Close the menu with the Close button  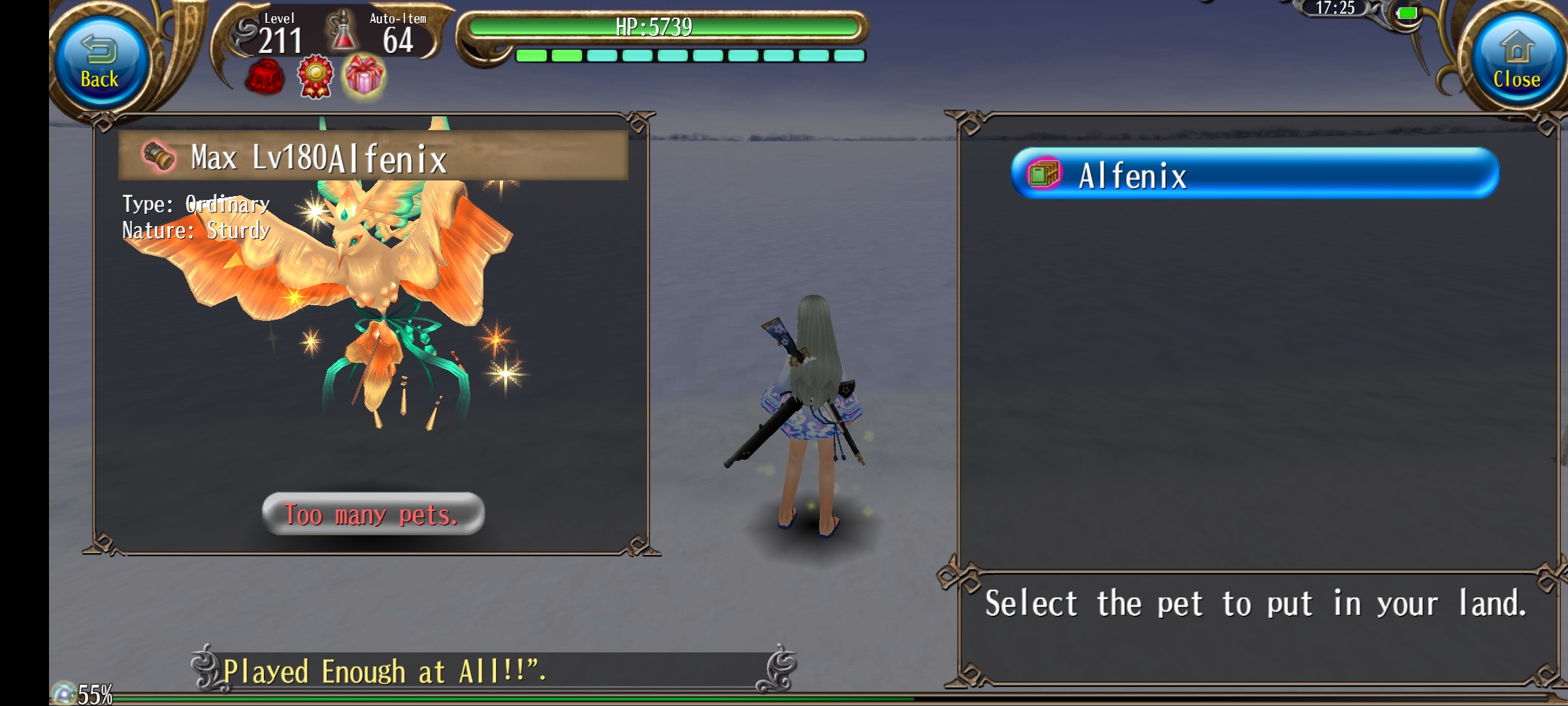pos(1516,63)
